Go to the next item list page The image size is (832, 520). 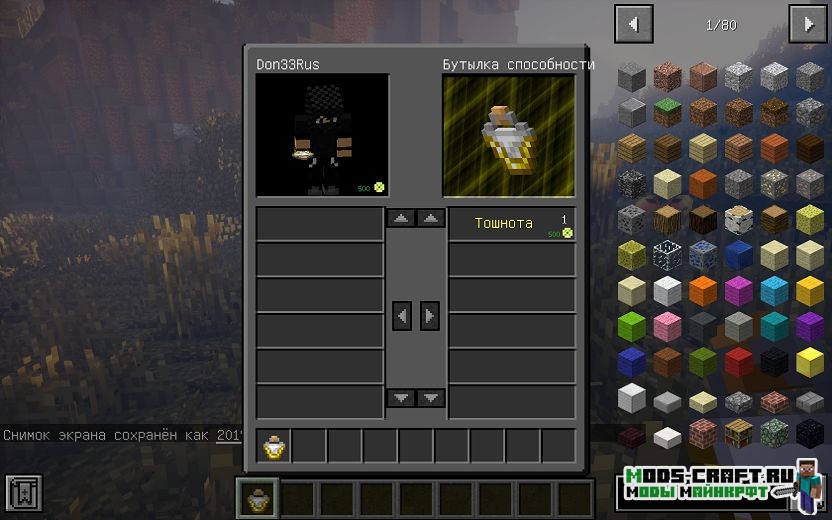(807, 24)
